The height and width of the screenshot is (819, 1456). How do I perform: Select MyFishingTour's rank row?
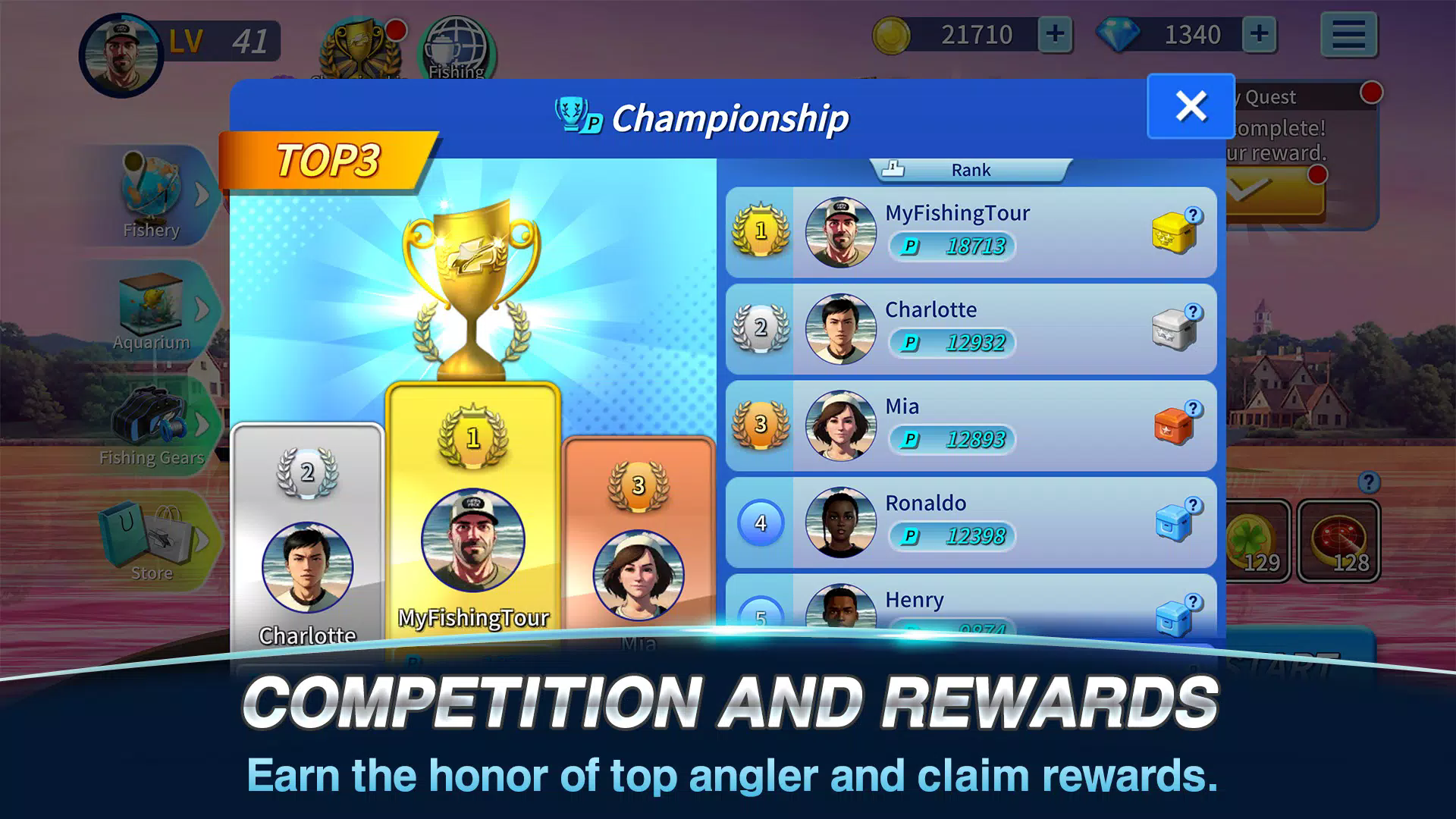click(971, 232)
